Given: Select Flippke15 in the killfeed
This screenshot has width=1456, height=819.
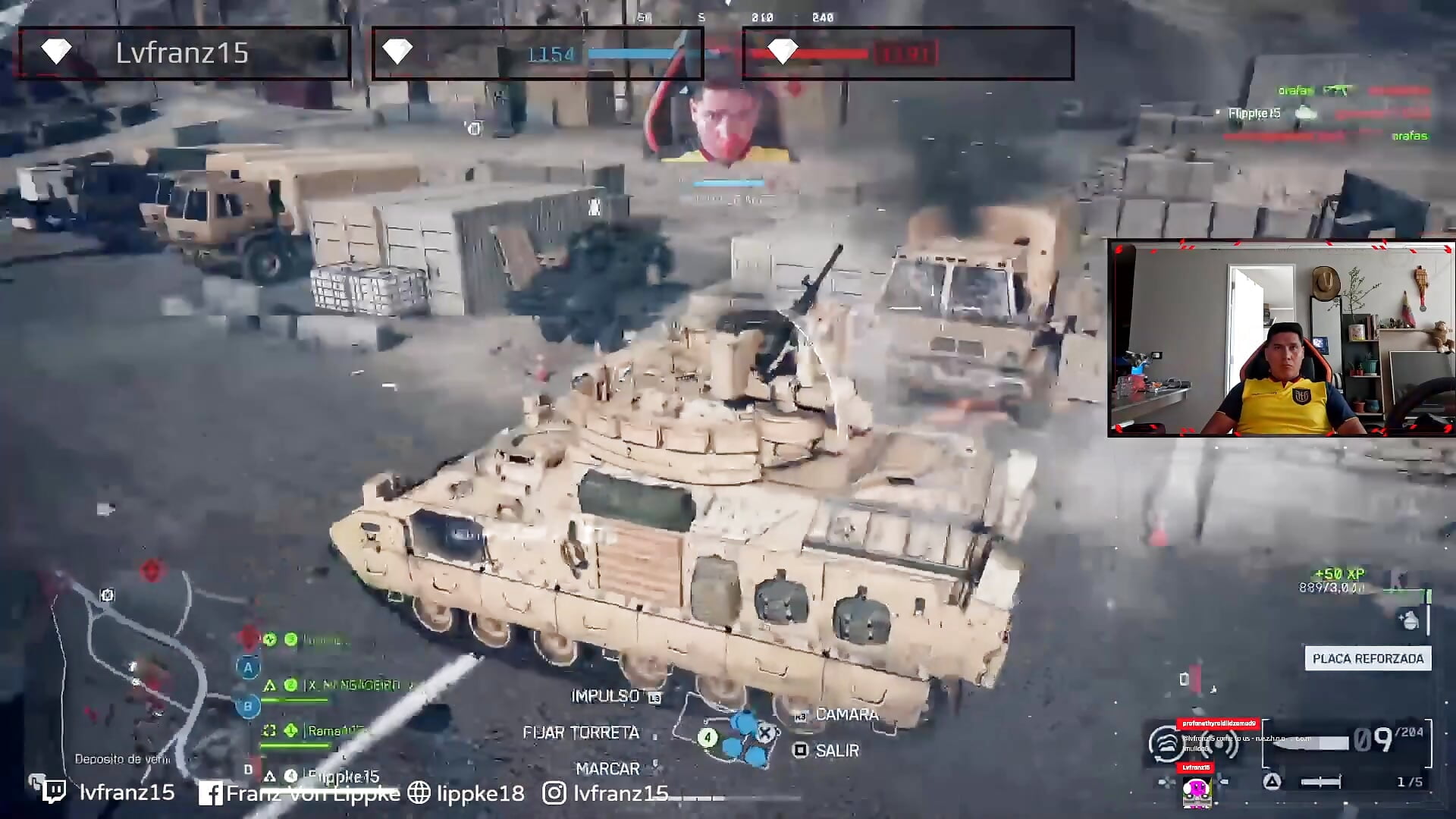Looking at the screenshot, I should tap(1253, 112).
